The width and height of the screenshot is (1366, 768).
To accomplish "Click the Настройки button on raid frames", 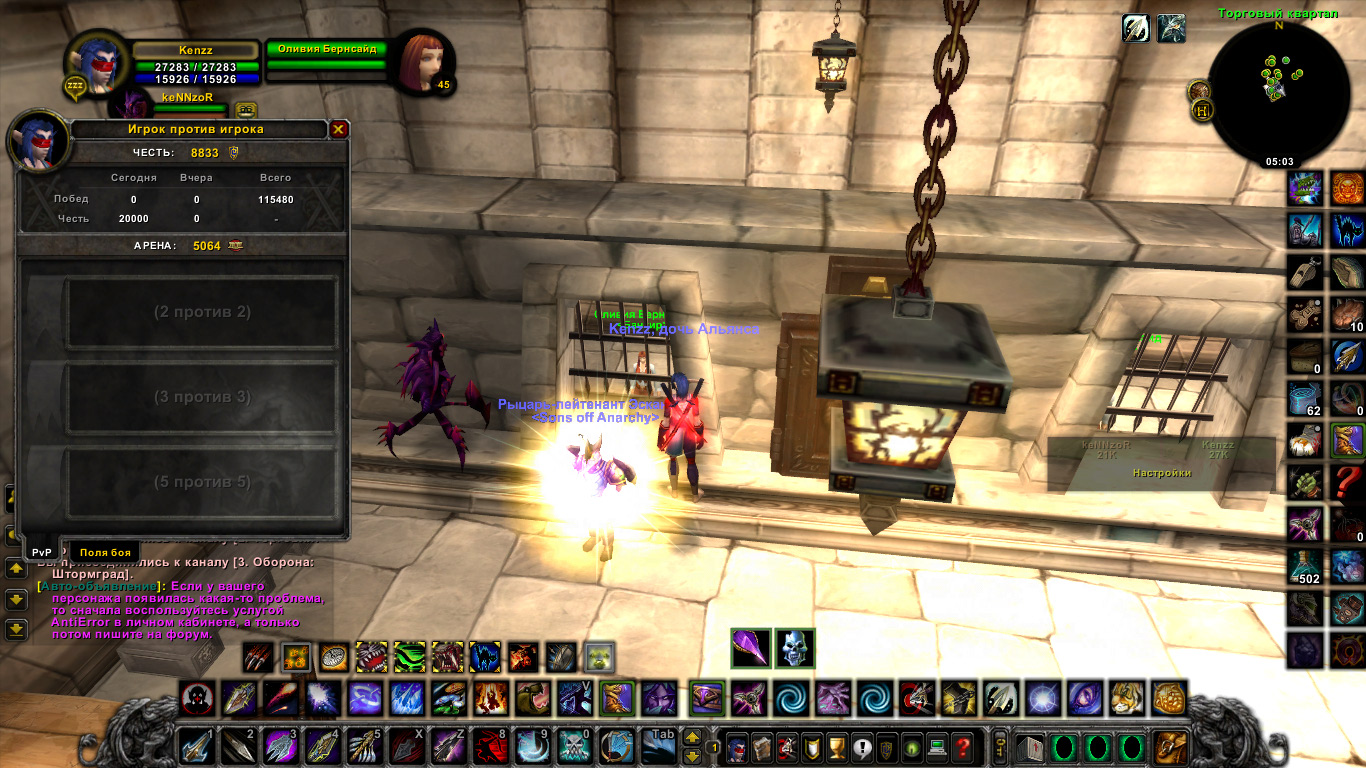I will (1161, 473).
